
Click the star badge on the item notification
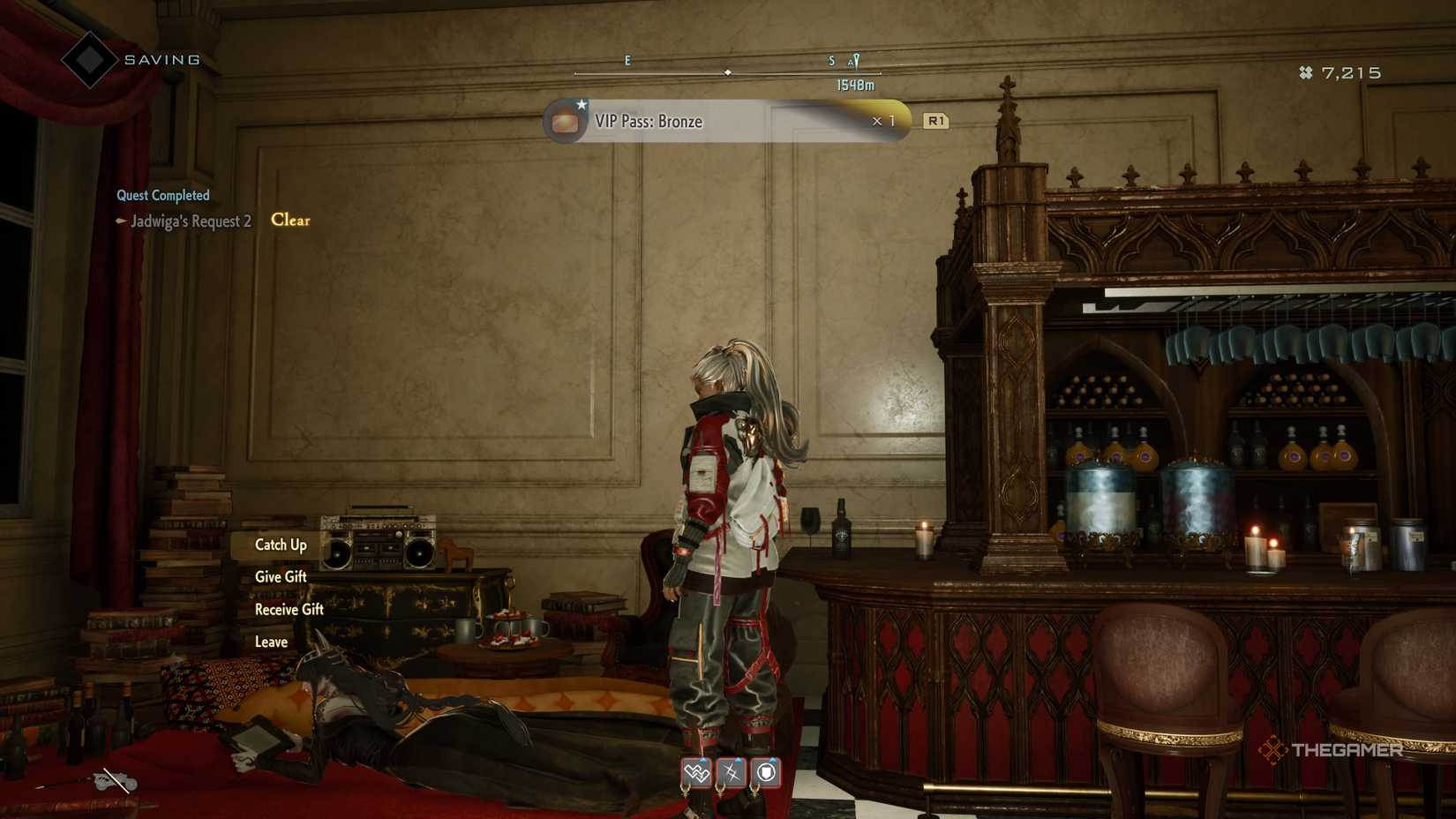click(x=582, y=104)
